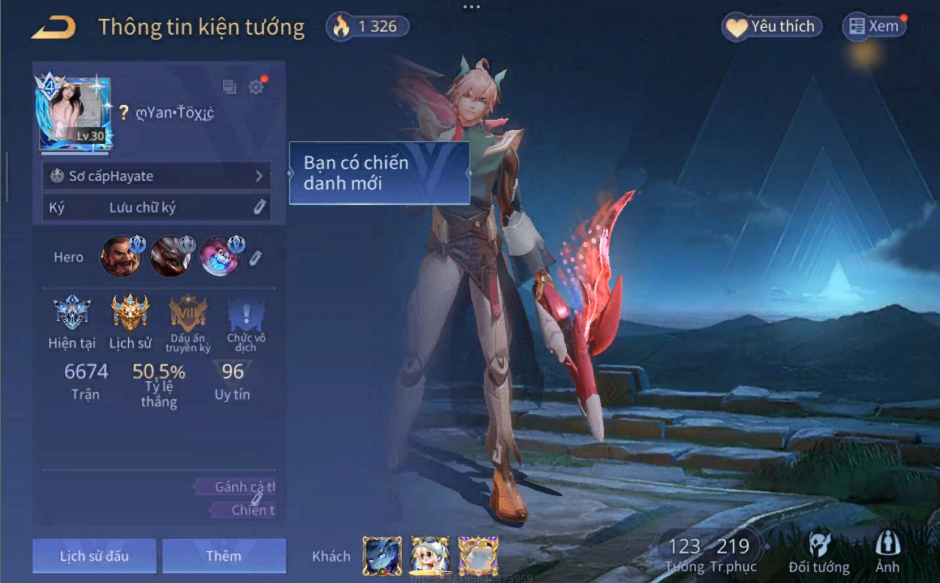
Task: Click the Yêu thích heart button
Action: (x=771, y=27)
